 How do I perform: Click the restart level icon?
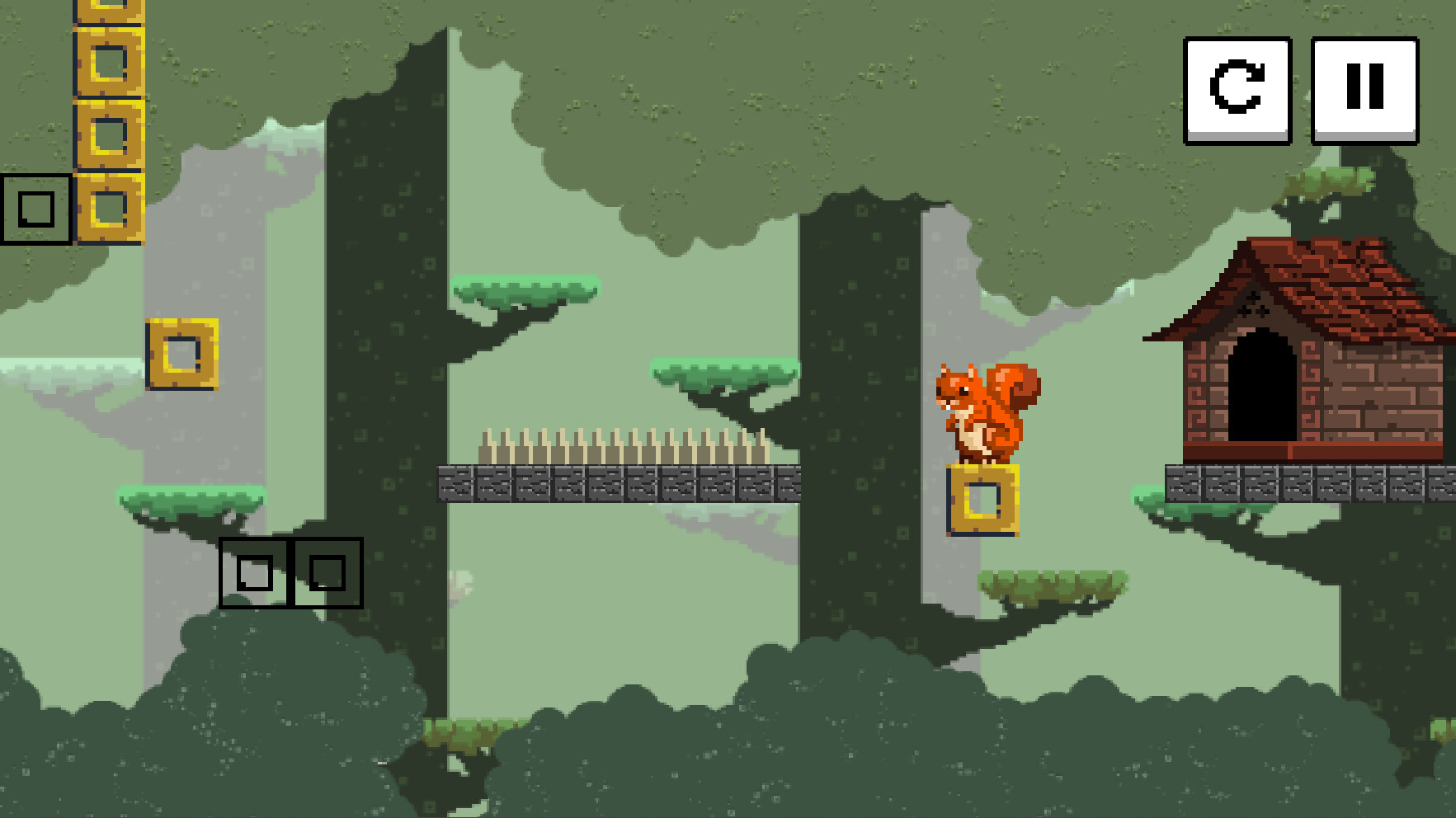1236,89
